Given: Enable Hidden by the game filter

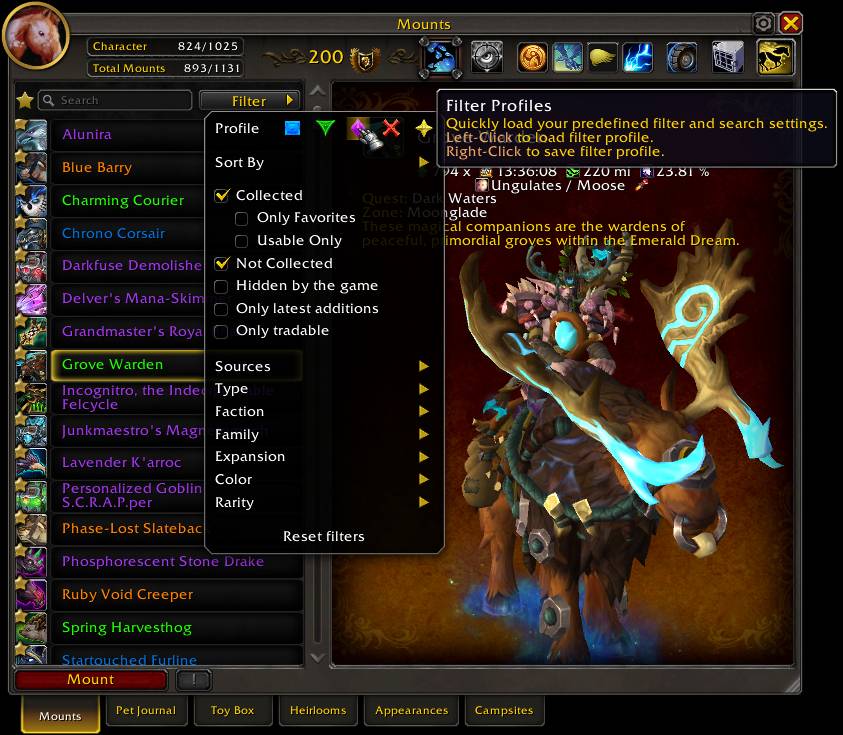Looking at the screenshot, I should (222, 286).
